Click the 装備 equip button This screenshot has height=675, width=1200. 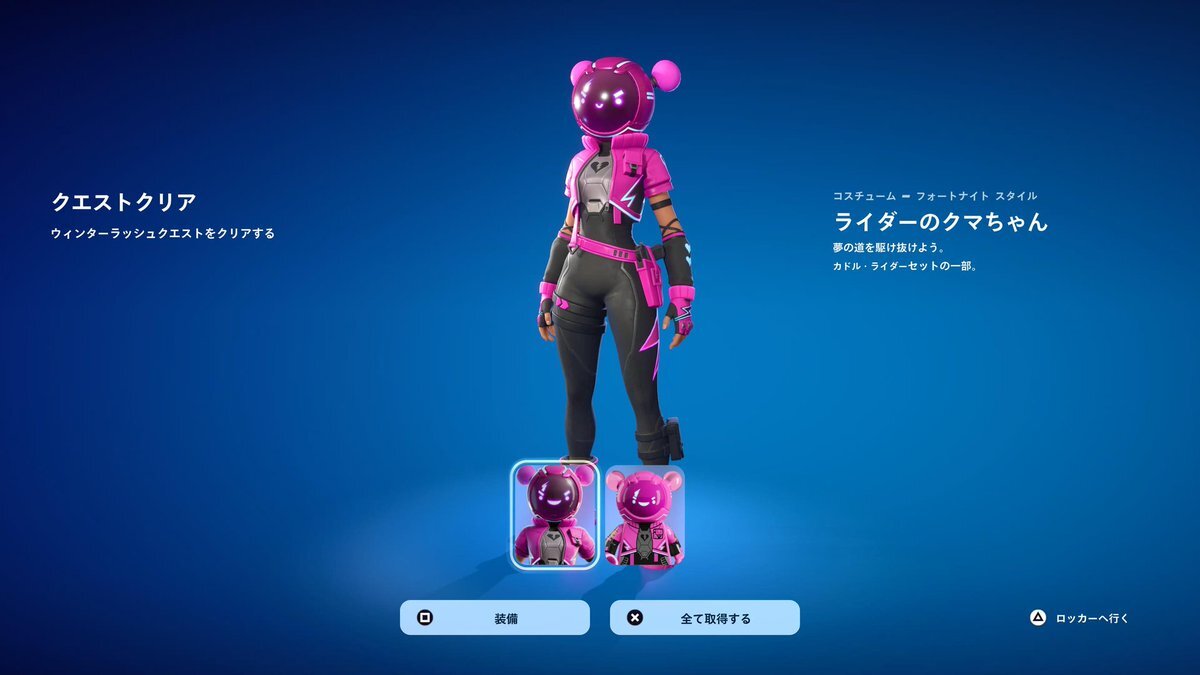click(x=494, y=618)
